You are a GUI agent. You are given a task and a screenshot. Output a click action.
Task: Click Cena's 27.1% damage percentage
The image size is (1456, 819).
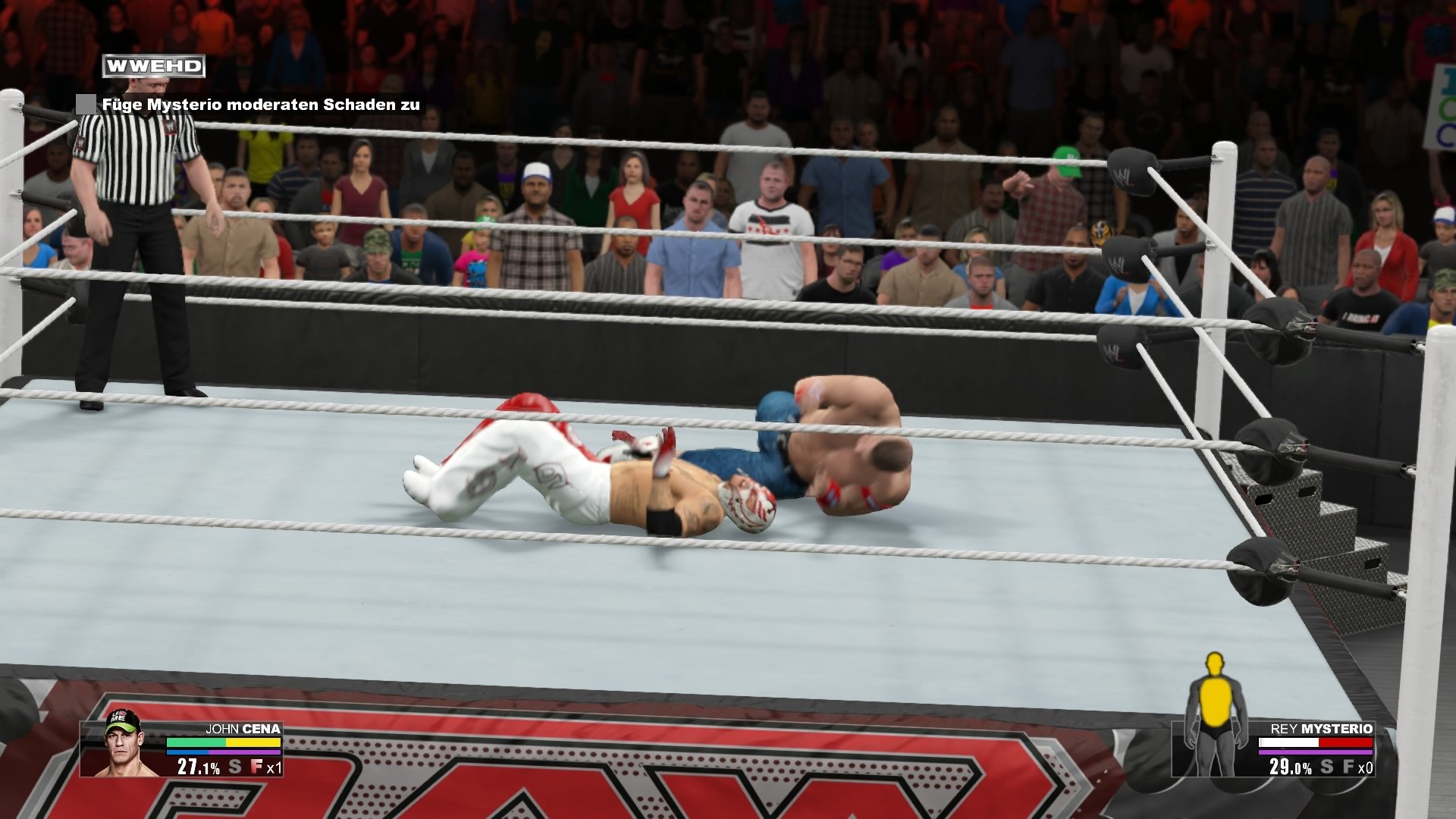(199, 767)
